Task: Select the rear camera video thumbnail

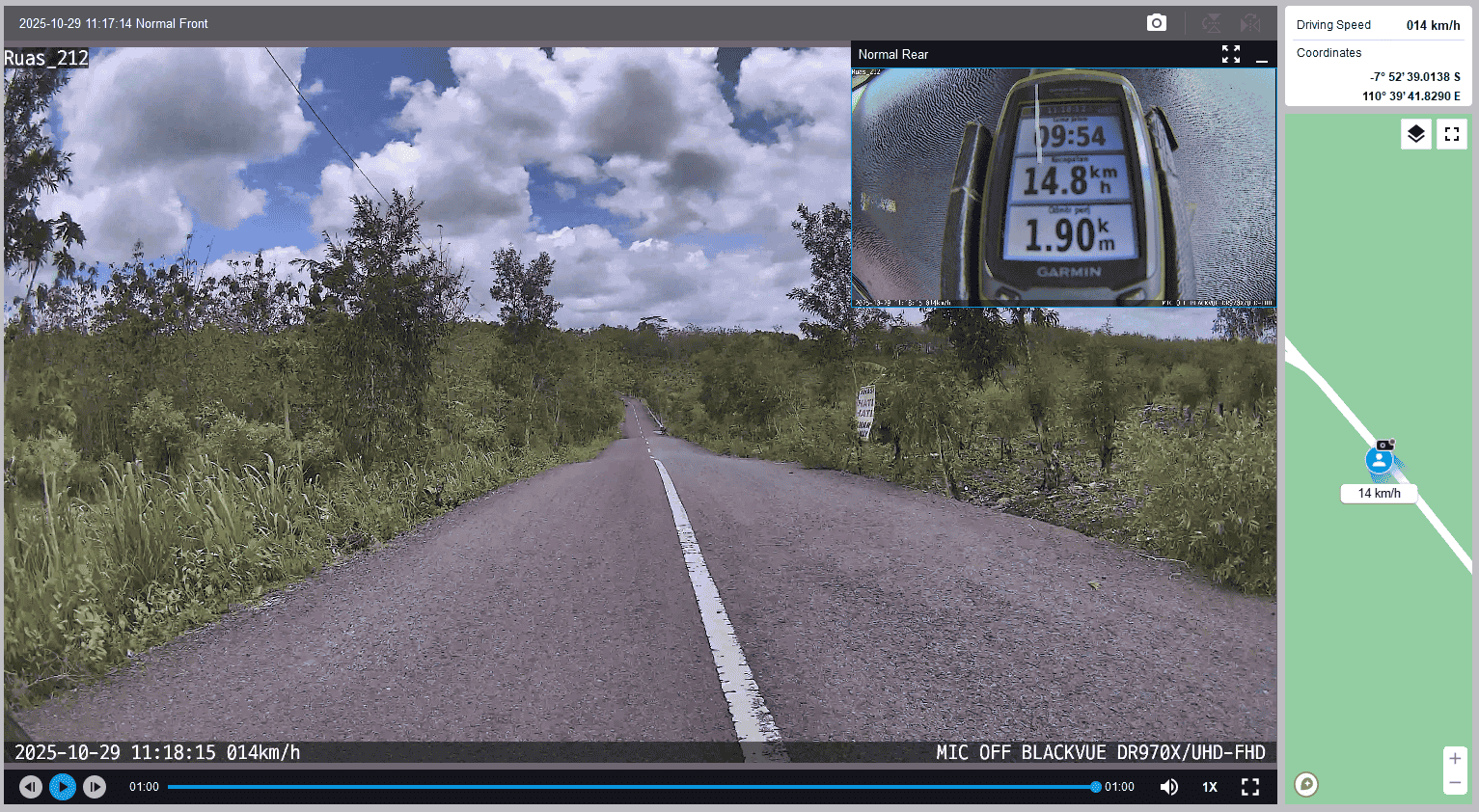Action: coord(1063,187)
